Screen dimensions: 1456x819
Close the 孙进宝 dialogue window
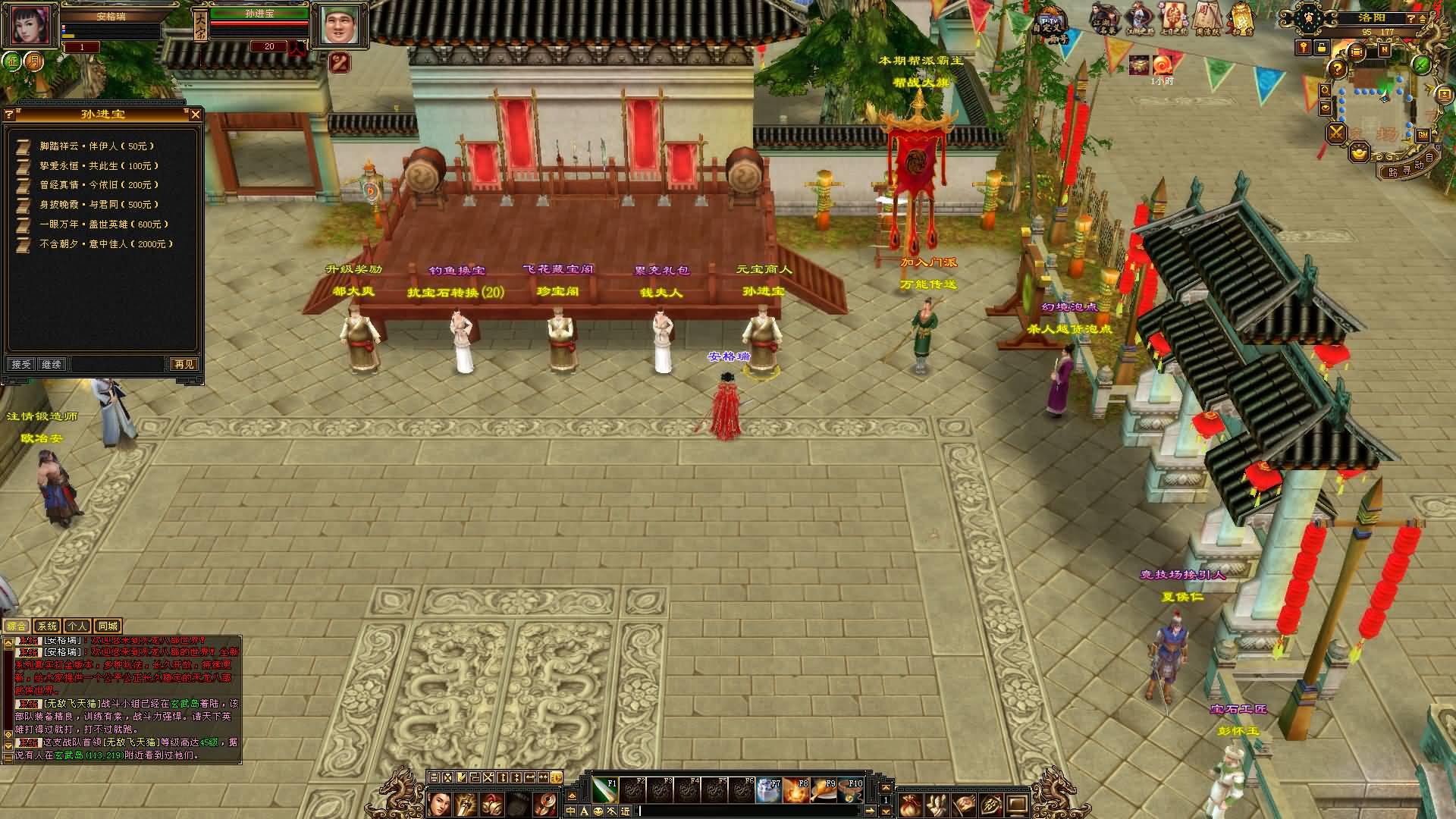195,115
